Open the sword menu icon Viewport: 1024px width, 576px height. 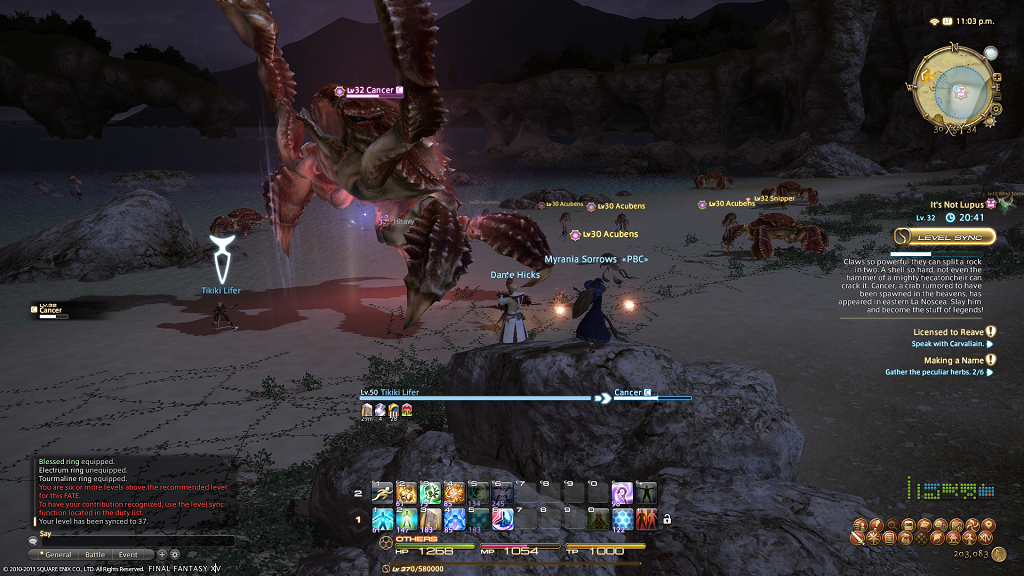tap(857, 538)
